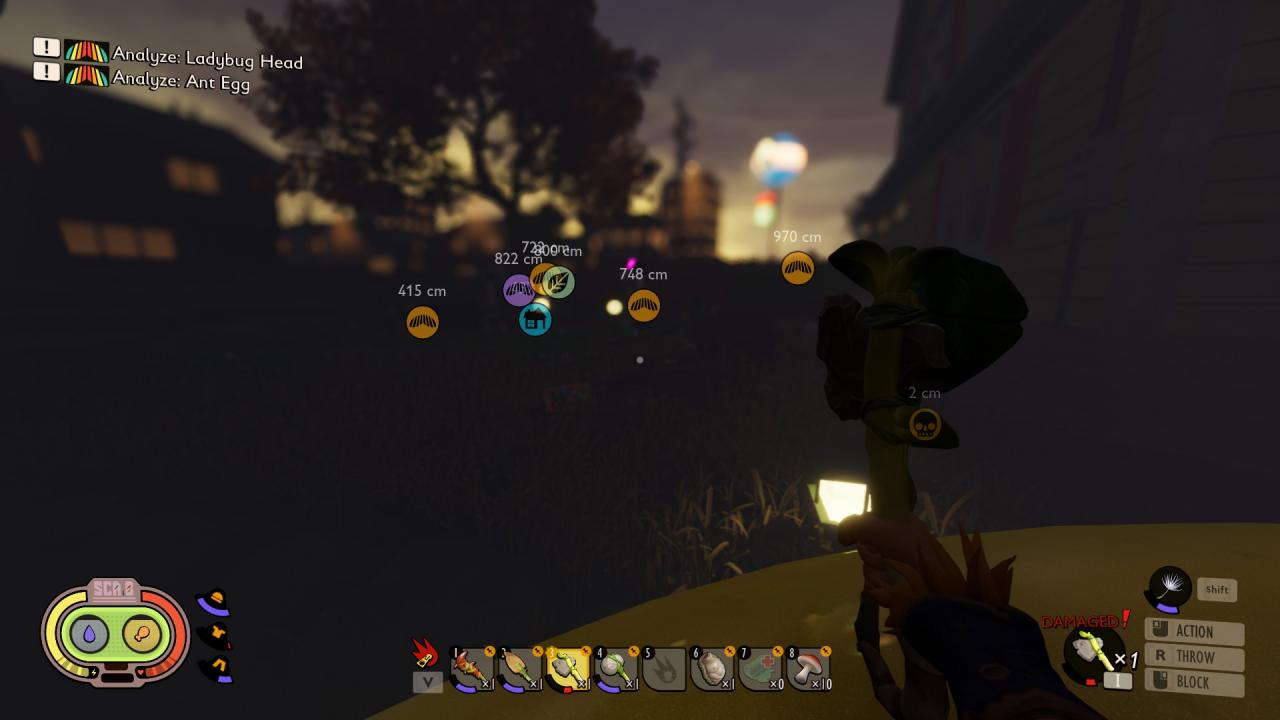This screenshot has height=720, width=1280.
Task: Select the orange marker labeled 970 cm
Action: click(x=797, y=268)
